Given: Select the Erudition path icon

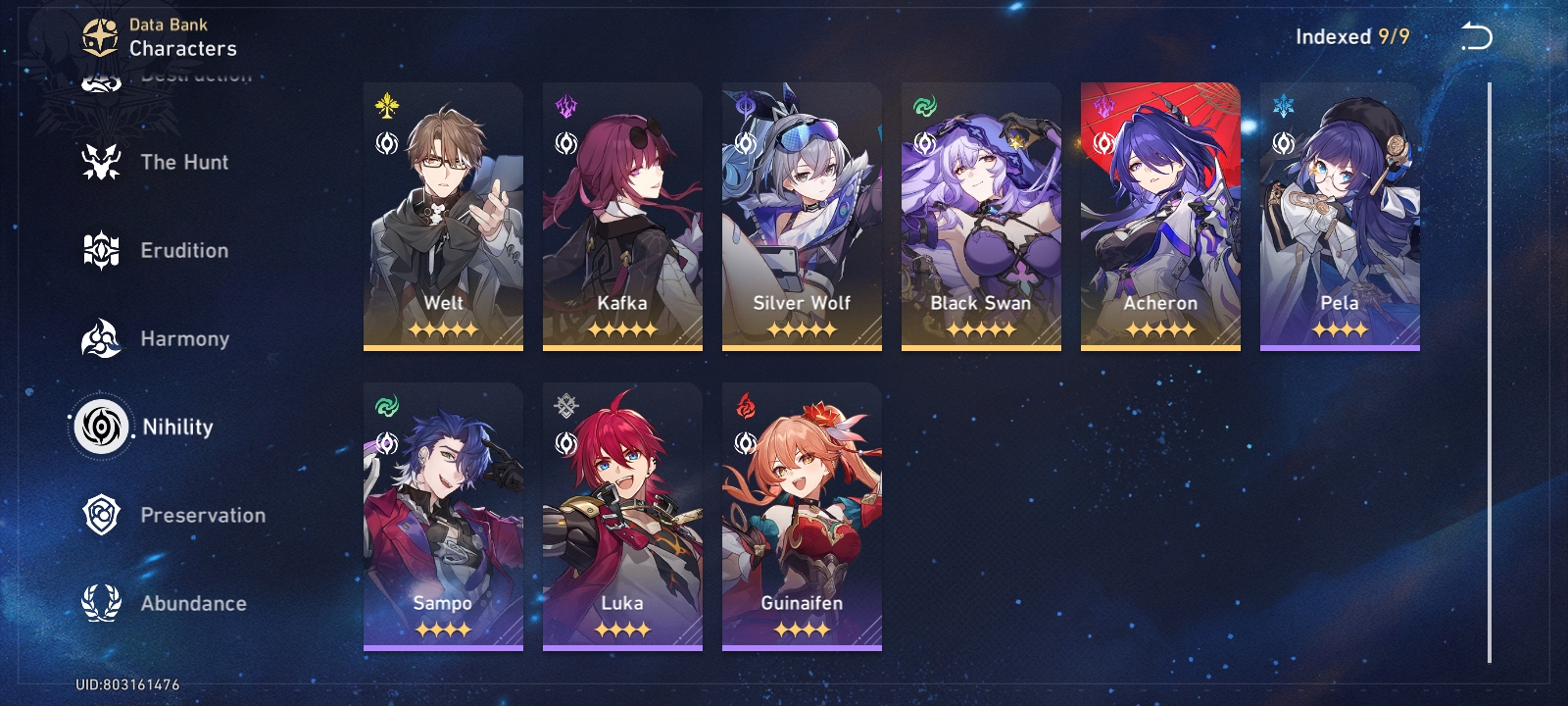Looking at the screenshot, I should 100,250.
